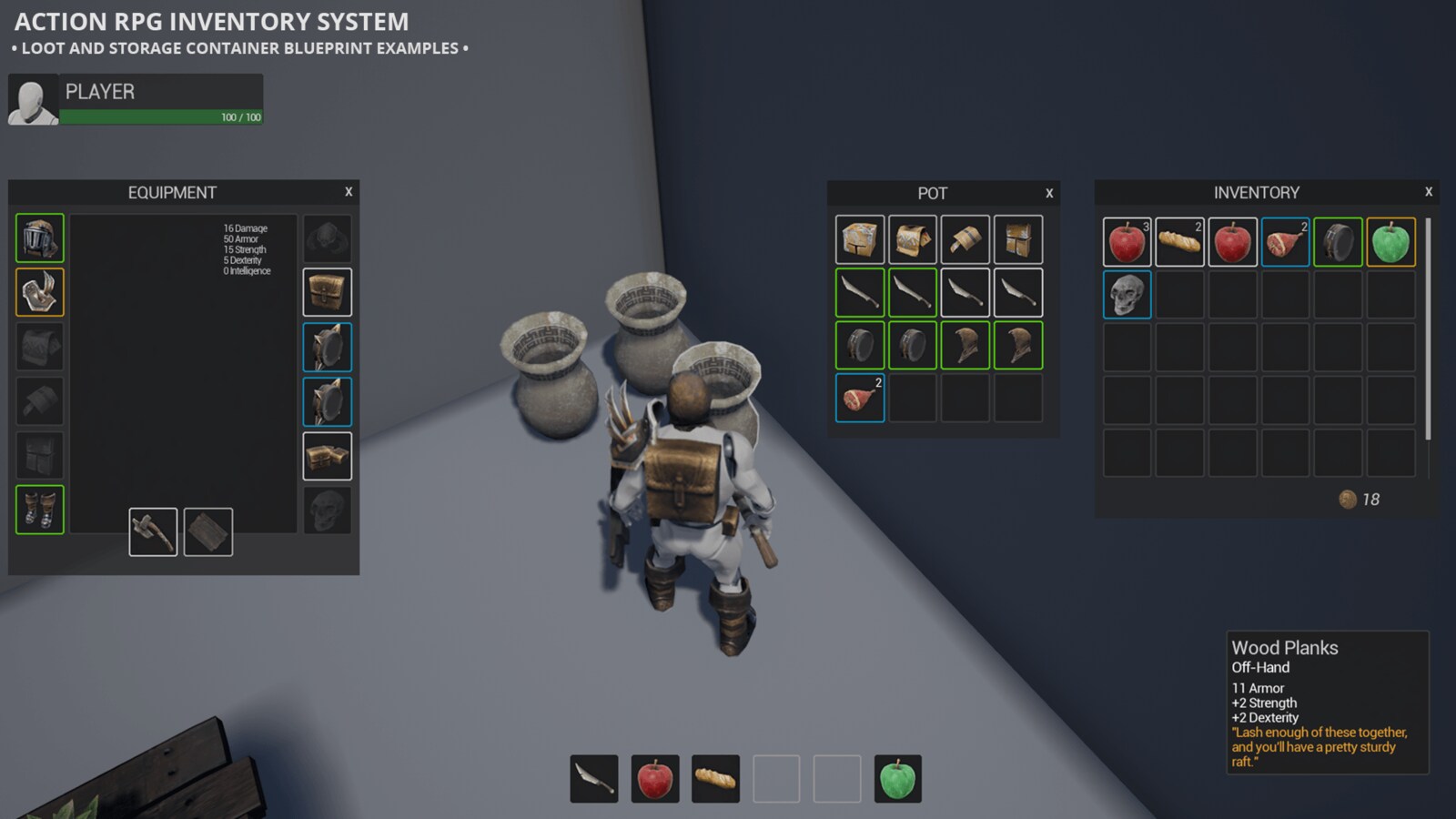Select the red apple stack in the inventory
This screenshot has width=1456, height=819.
pos(1127,242)
